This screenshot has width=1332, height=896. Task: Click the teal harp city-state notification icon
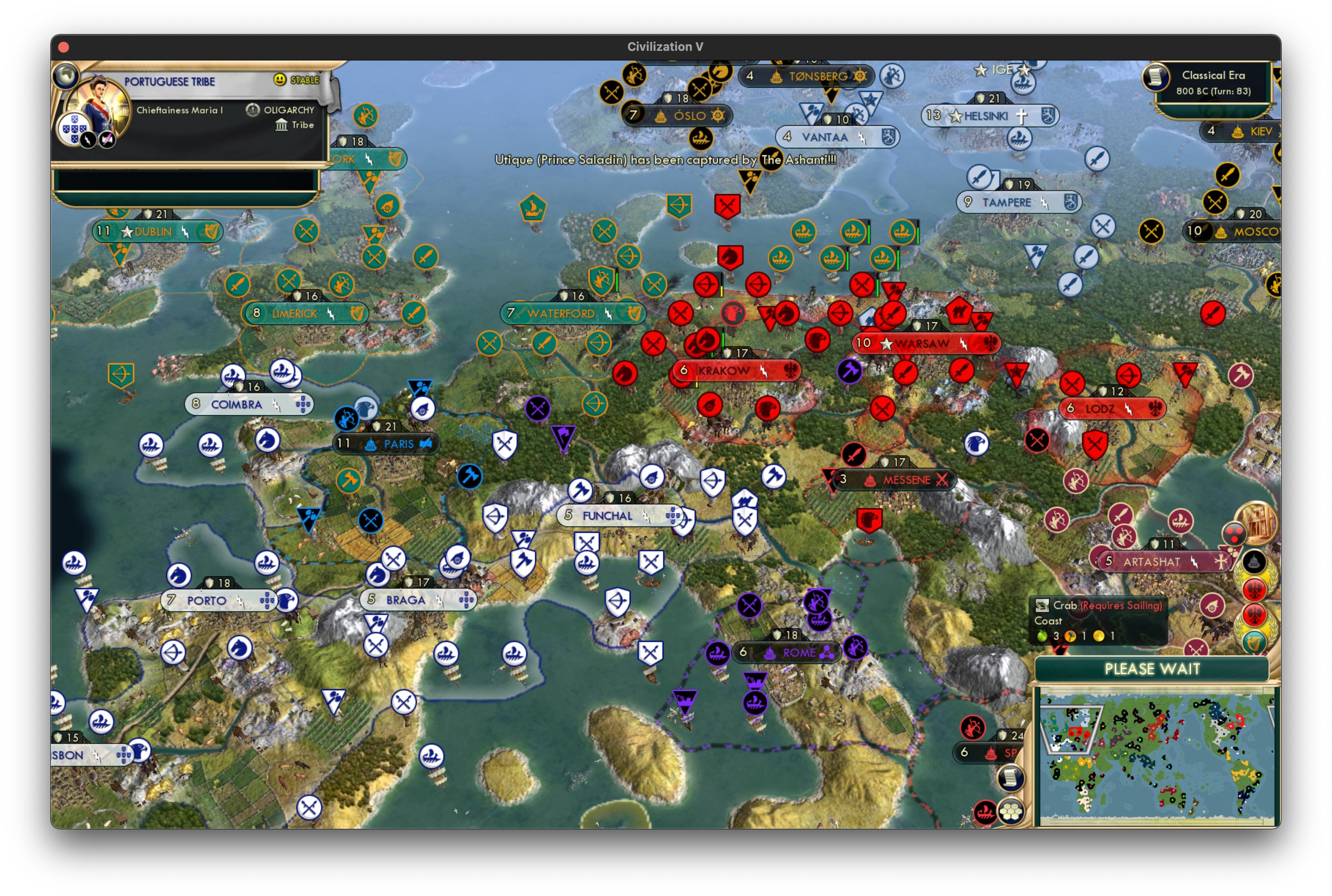coord(1254,642)
